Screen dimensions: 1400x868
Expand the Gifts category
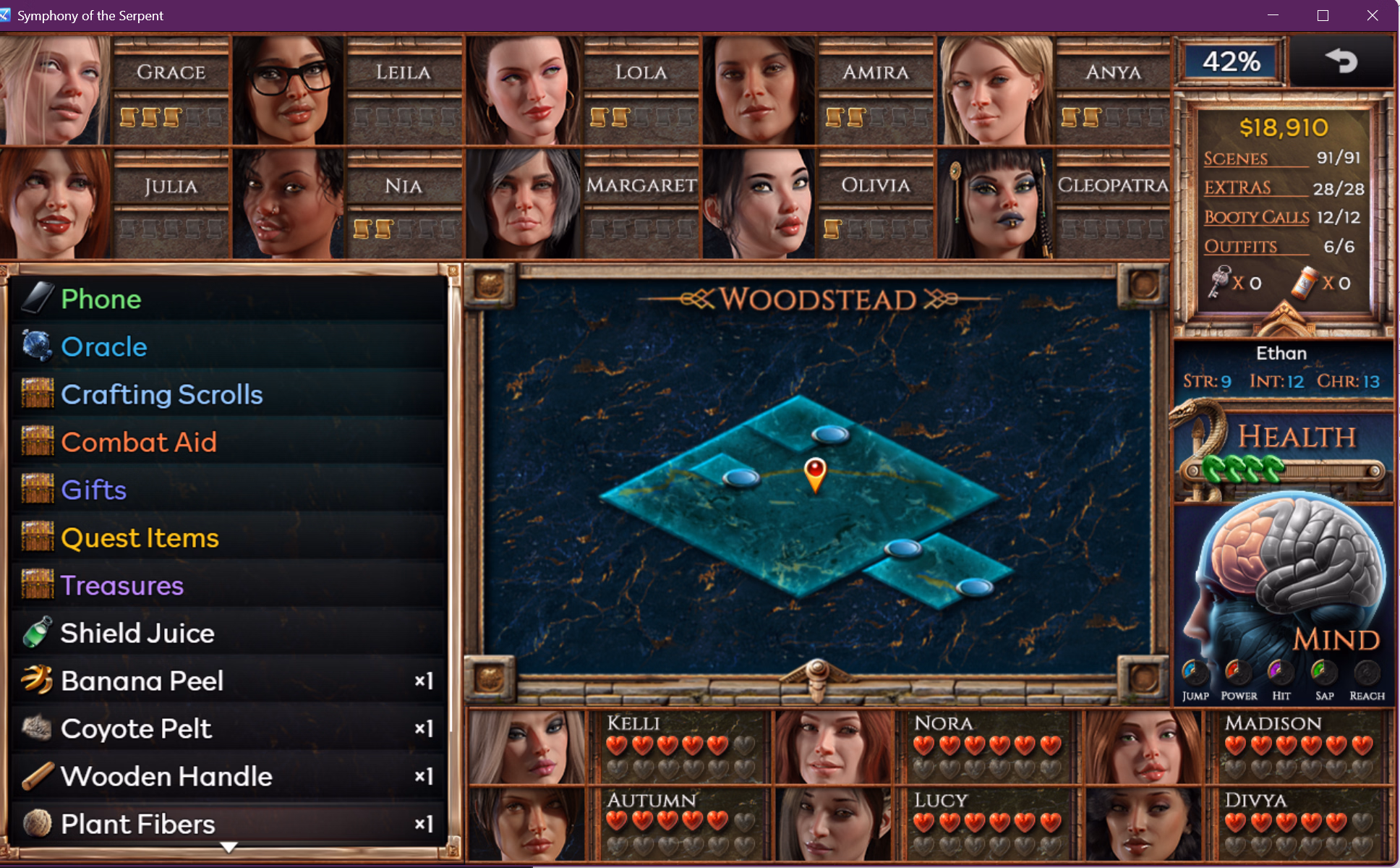[94, 490]
